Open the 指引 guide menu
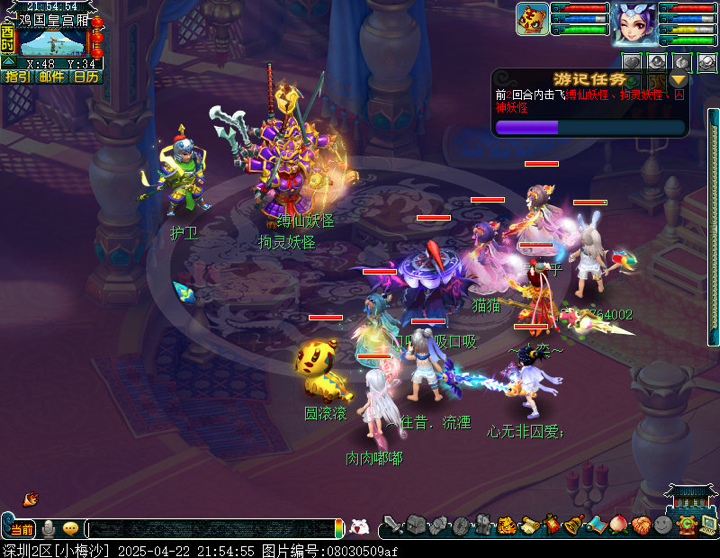The image size is (720, 558). tap(17, 76)
